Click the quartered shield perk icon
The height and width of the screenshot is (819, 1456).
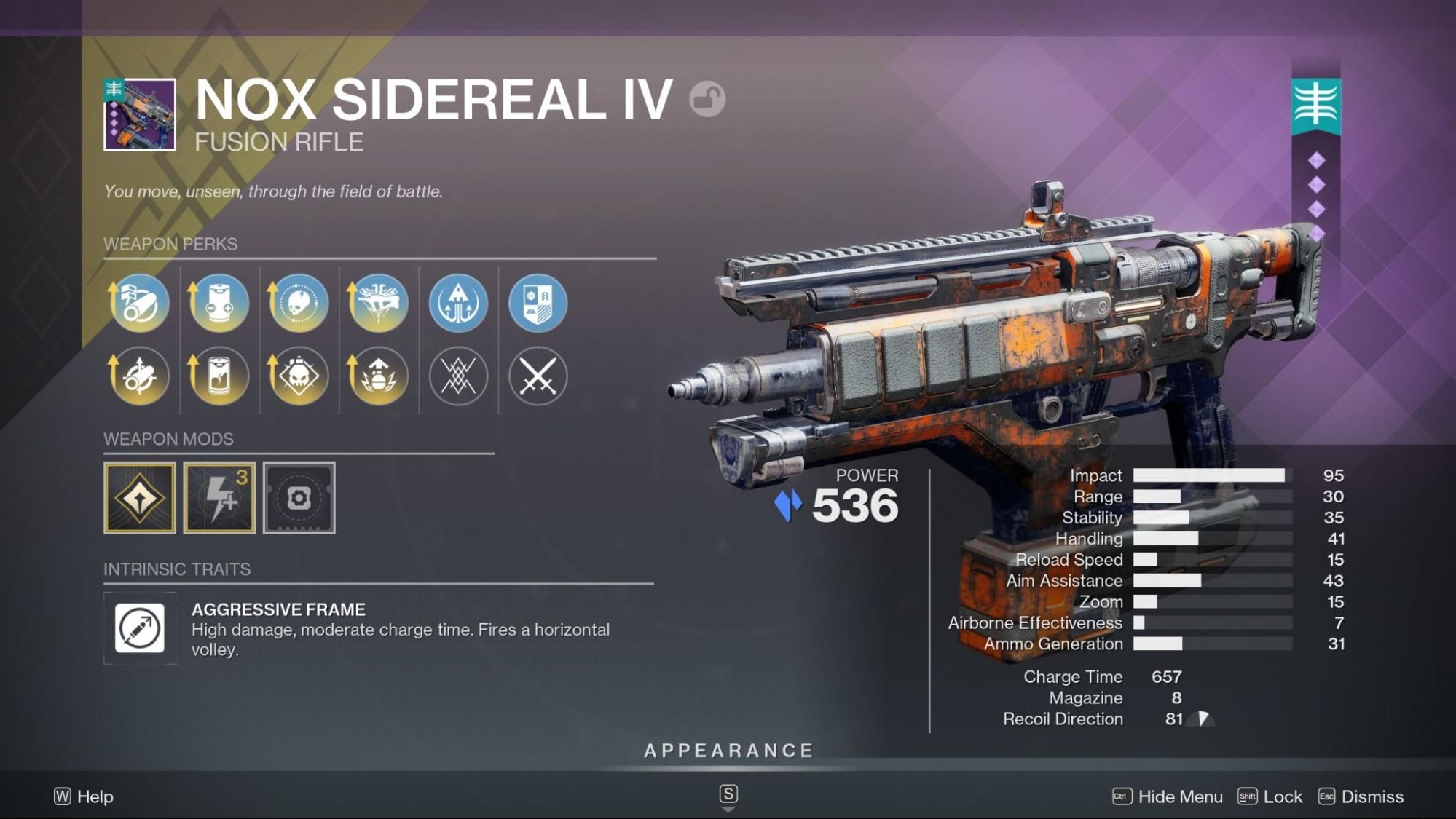click(x=538, y=303)
